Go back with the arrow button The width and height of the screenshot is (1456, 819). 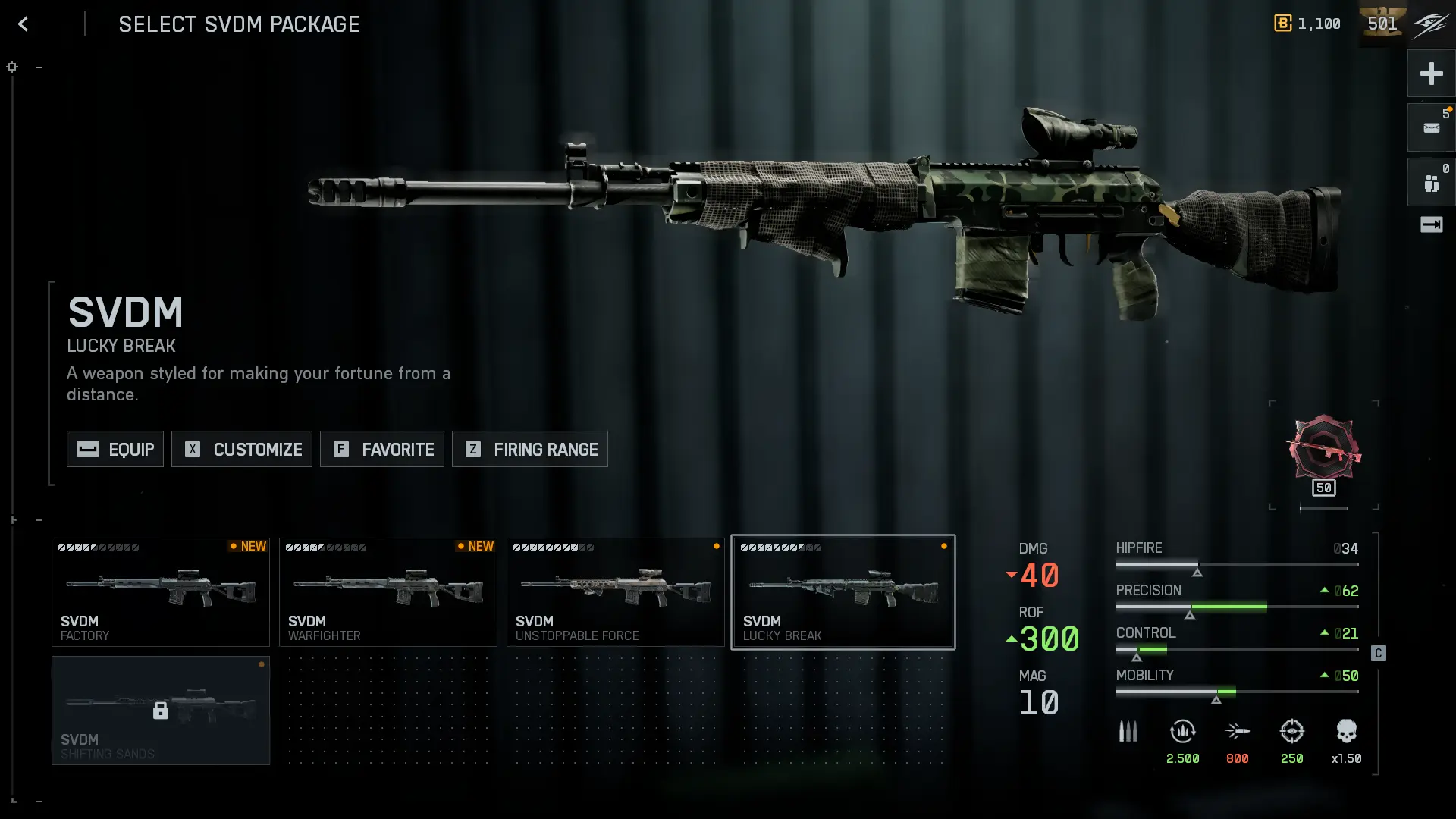point(23,24)
